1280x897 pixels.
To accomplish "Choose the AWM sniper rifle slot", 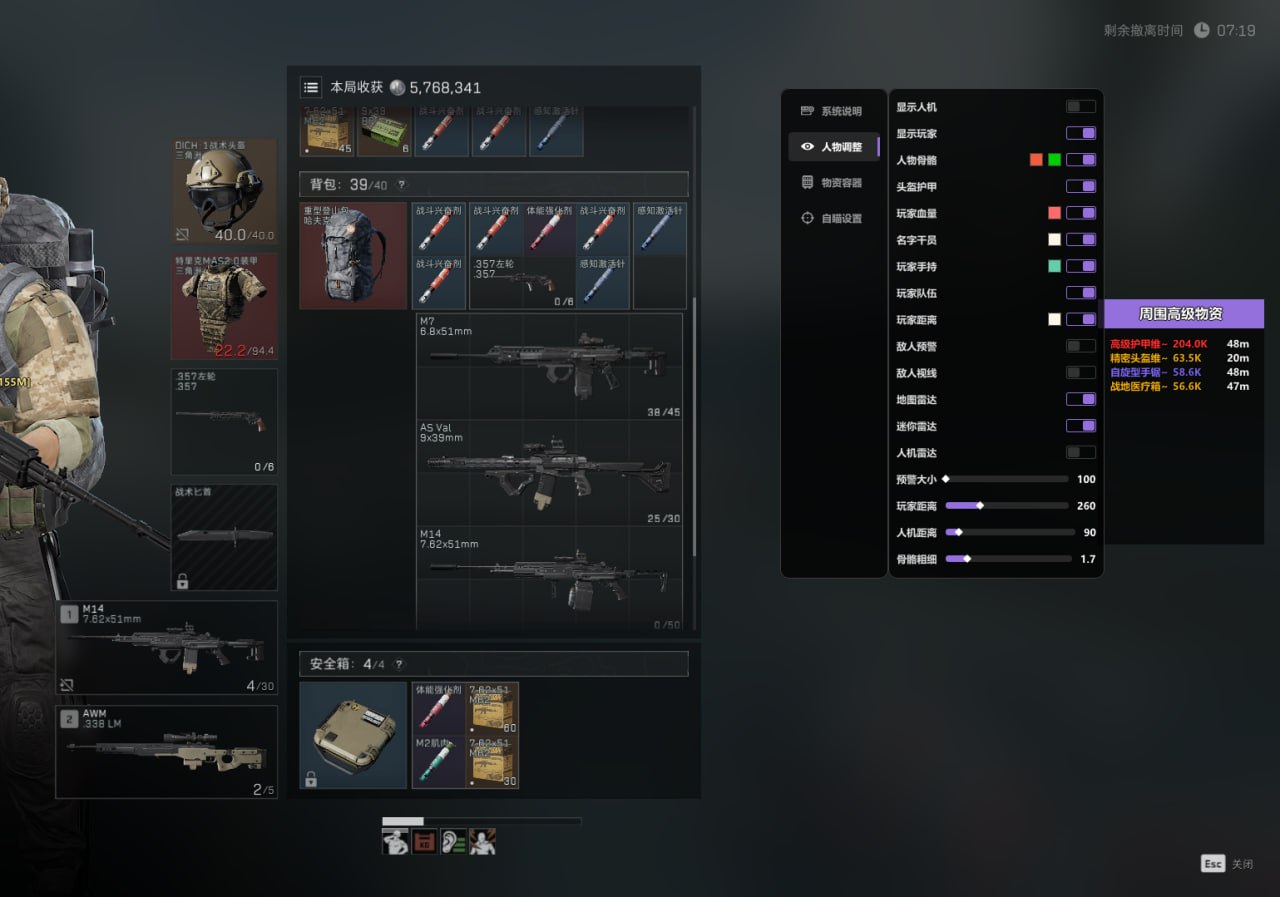I will tap(166, 751).
